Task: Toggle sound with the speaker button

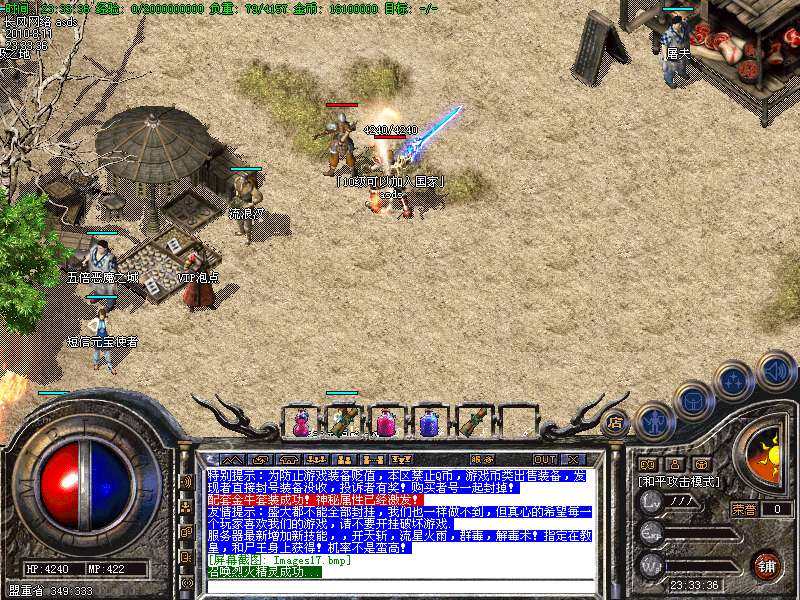Action: [776, 369]
